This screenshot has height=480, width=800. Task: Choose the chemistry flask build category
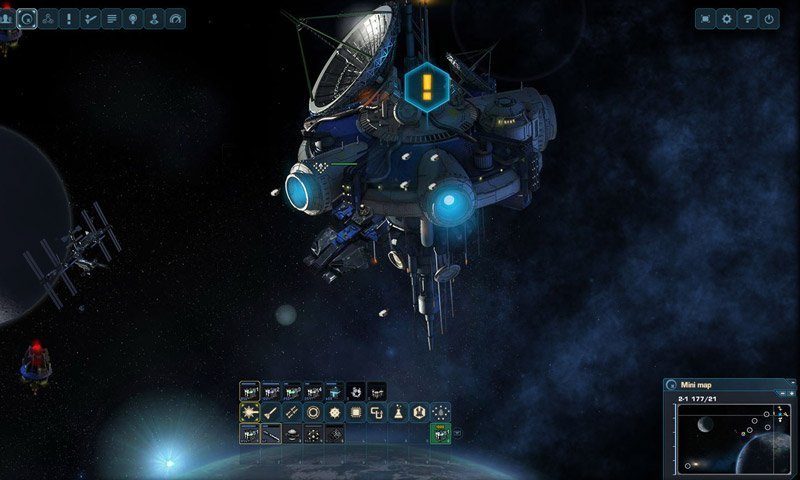pos(399,412)
